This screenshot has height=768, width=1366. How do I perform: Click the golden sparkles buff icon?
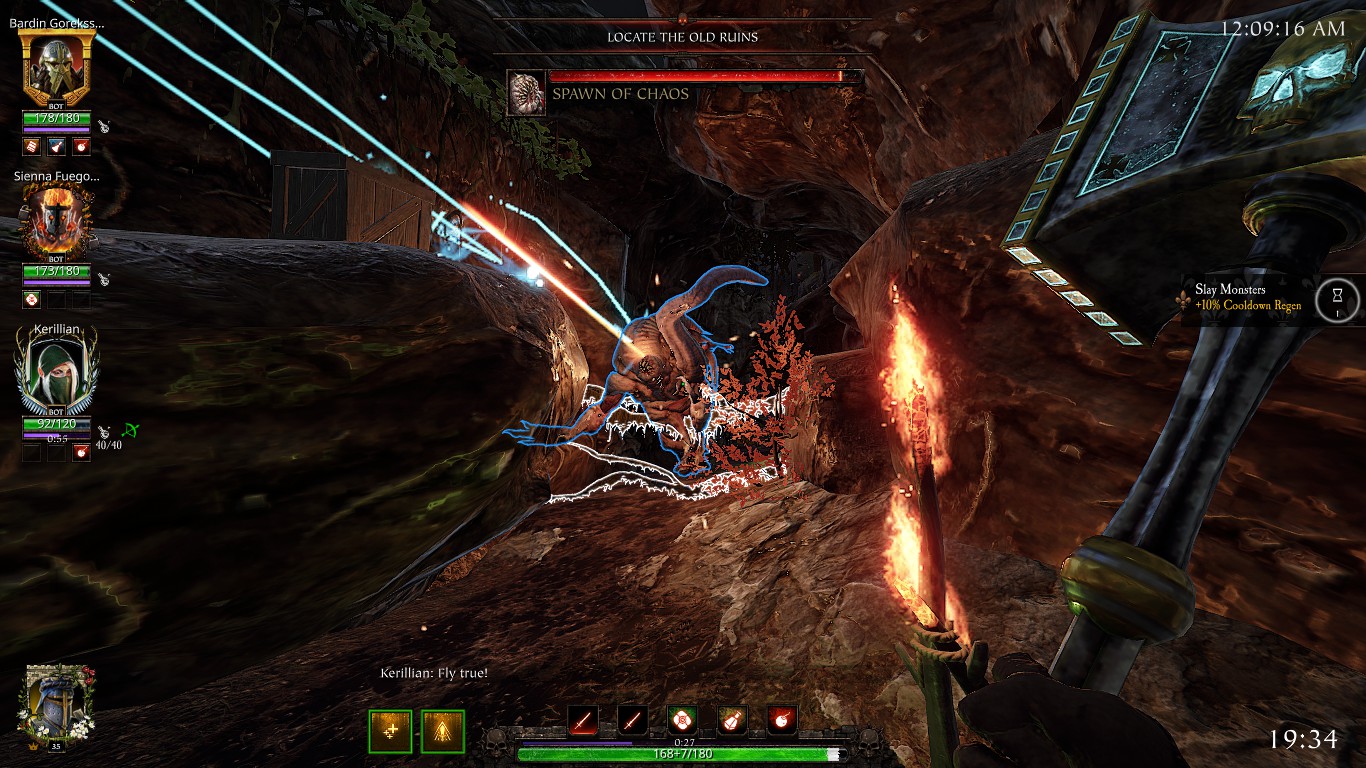390,731
